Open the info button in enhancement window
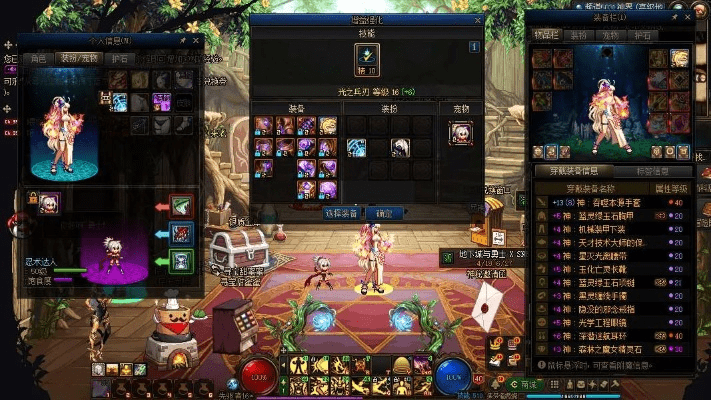 pos(474,46)
